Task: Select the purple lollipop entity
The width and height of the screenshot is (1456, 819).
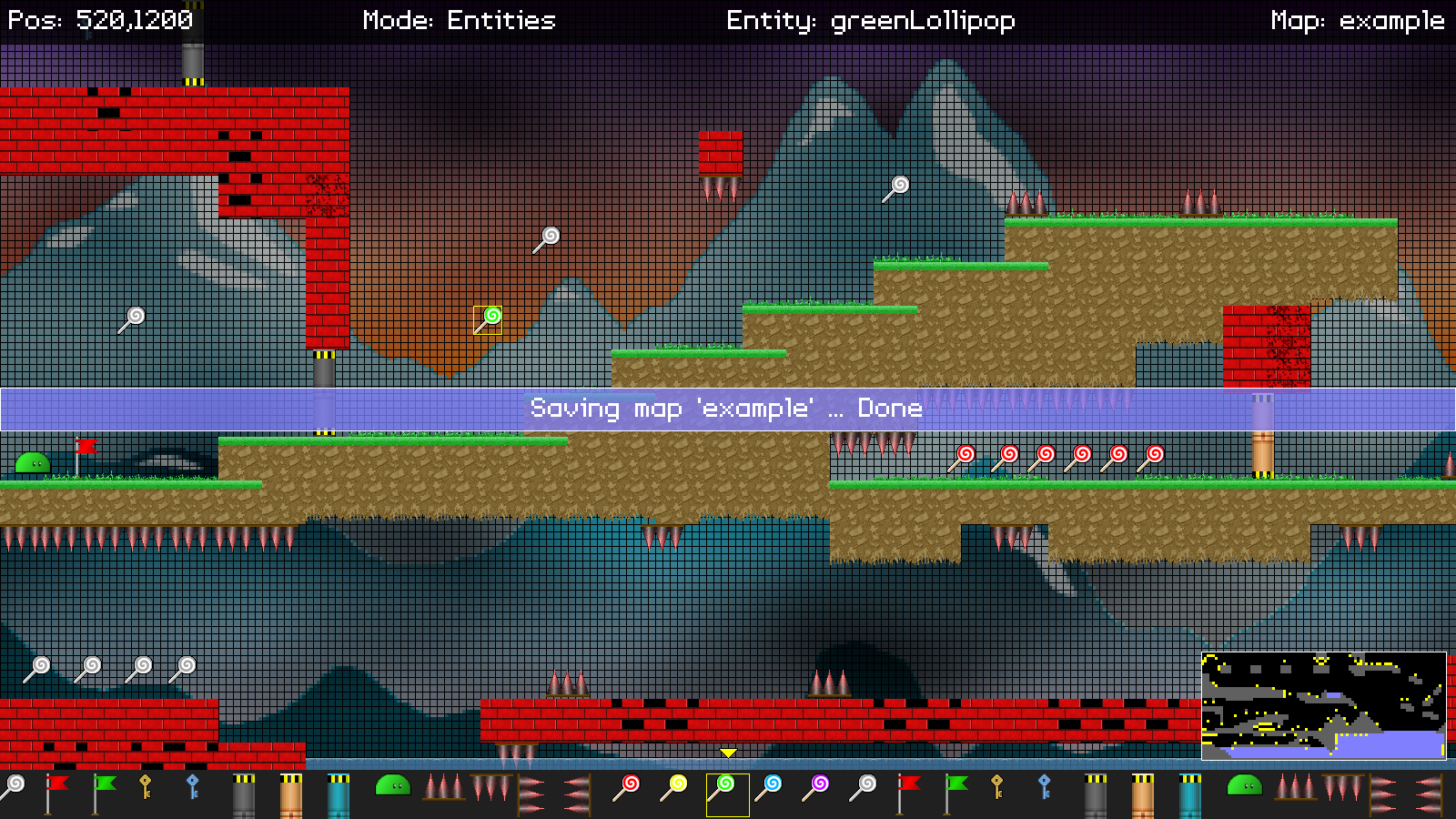Action: coord(816,788)
